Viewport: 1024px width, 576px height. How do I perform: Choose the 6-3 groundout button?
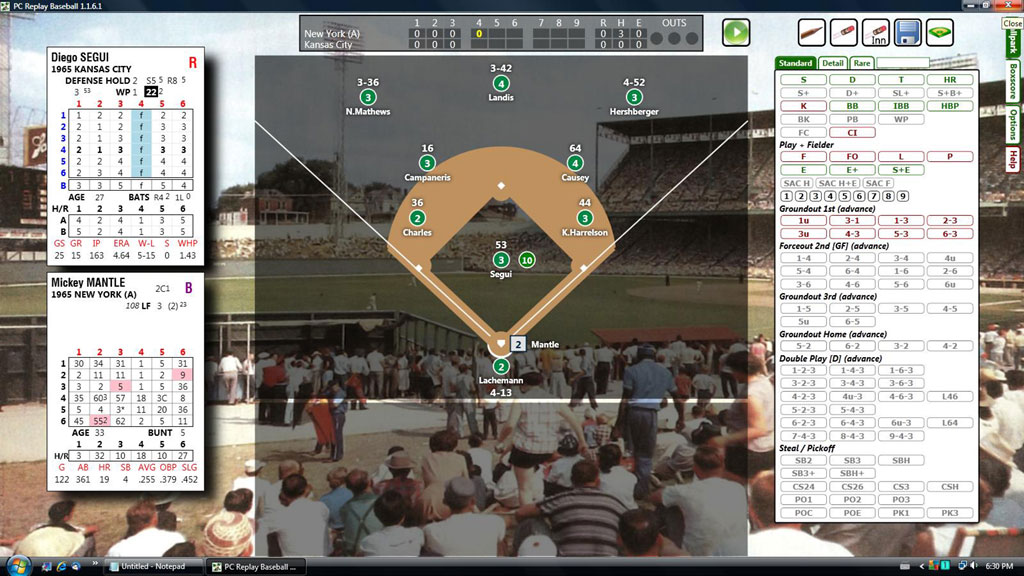click(x=949, y=234)
